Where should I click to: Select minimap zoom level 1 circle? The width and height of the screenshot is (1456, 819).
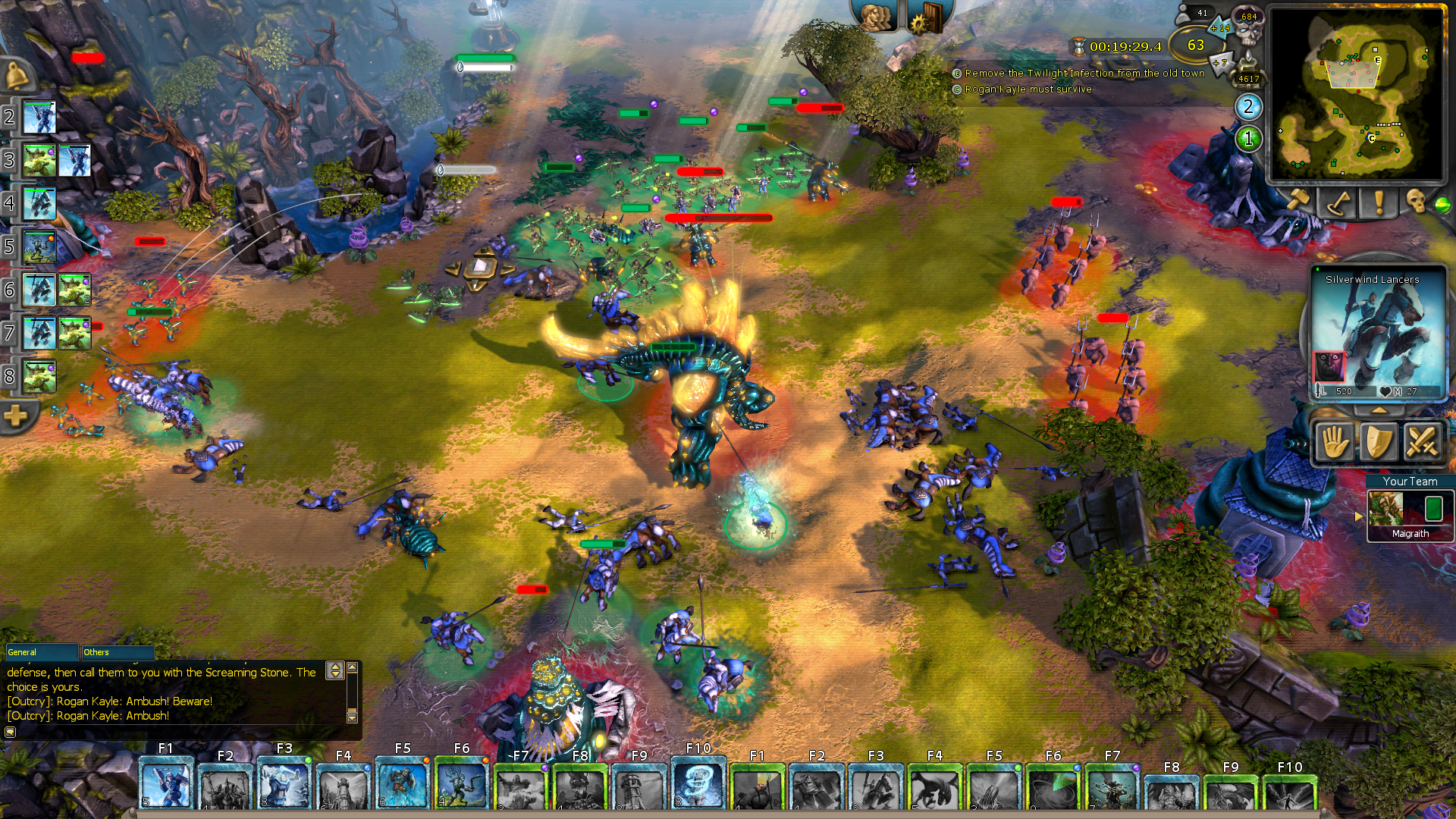[1247, 139]
